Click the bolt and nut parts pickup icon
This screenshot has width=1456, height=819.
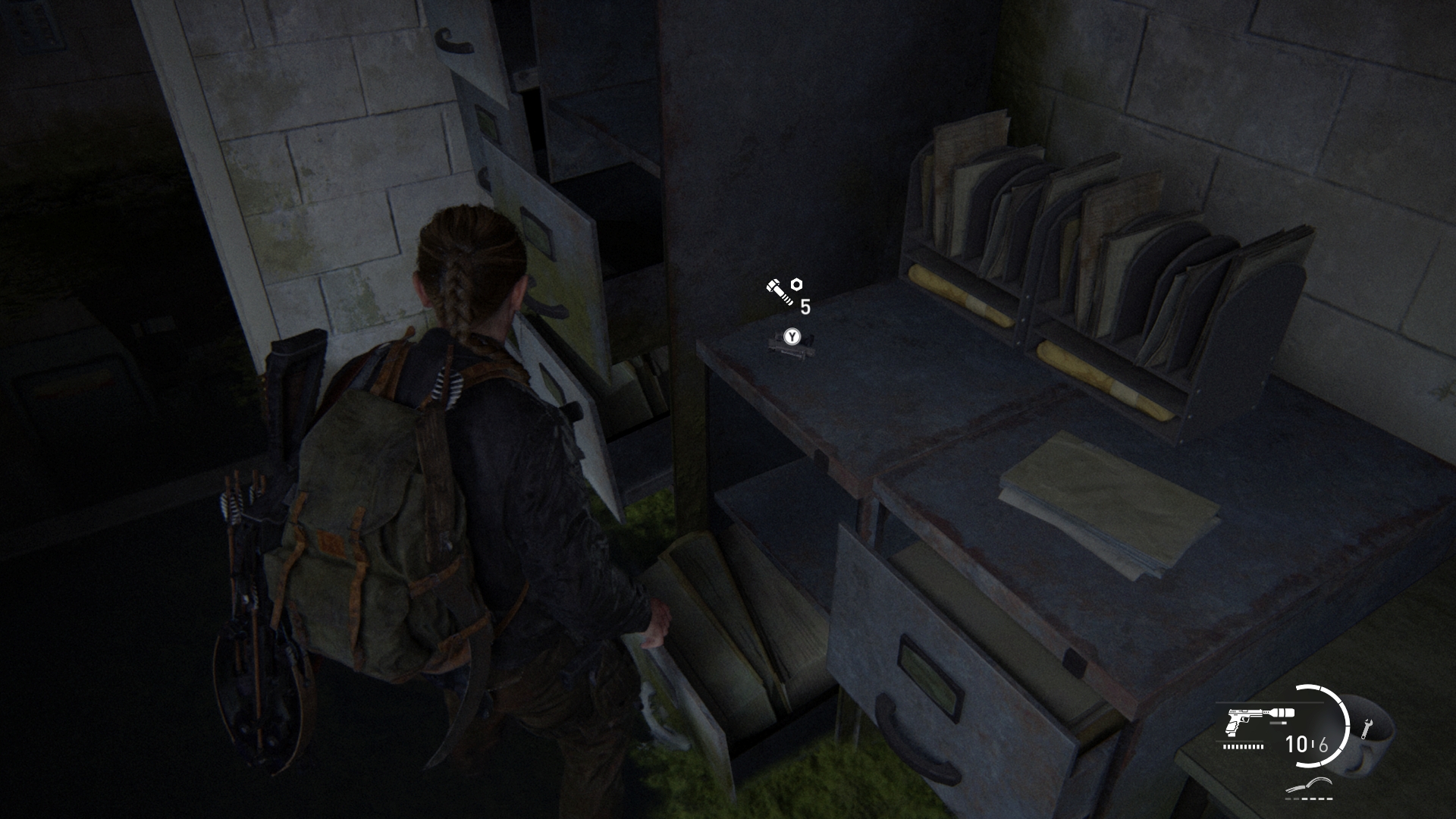pyautogui.click(x=783, y=291)
